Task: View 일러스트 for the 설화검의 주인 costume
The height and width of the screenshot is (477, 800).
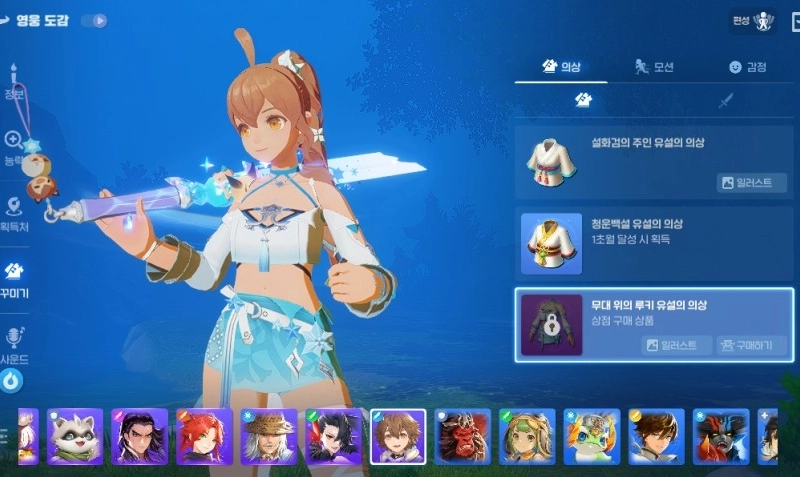Action: [x=746, y=182]
